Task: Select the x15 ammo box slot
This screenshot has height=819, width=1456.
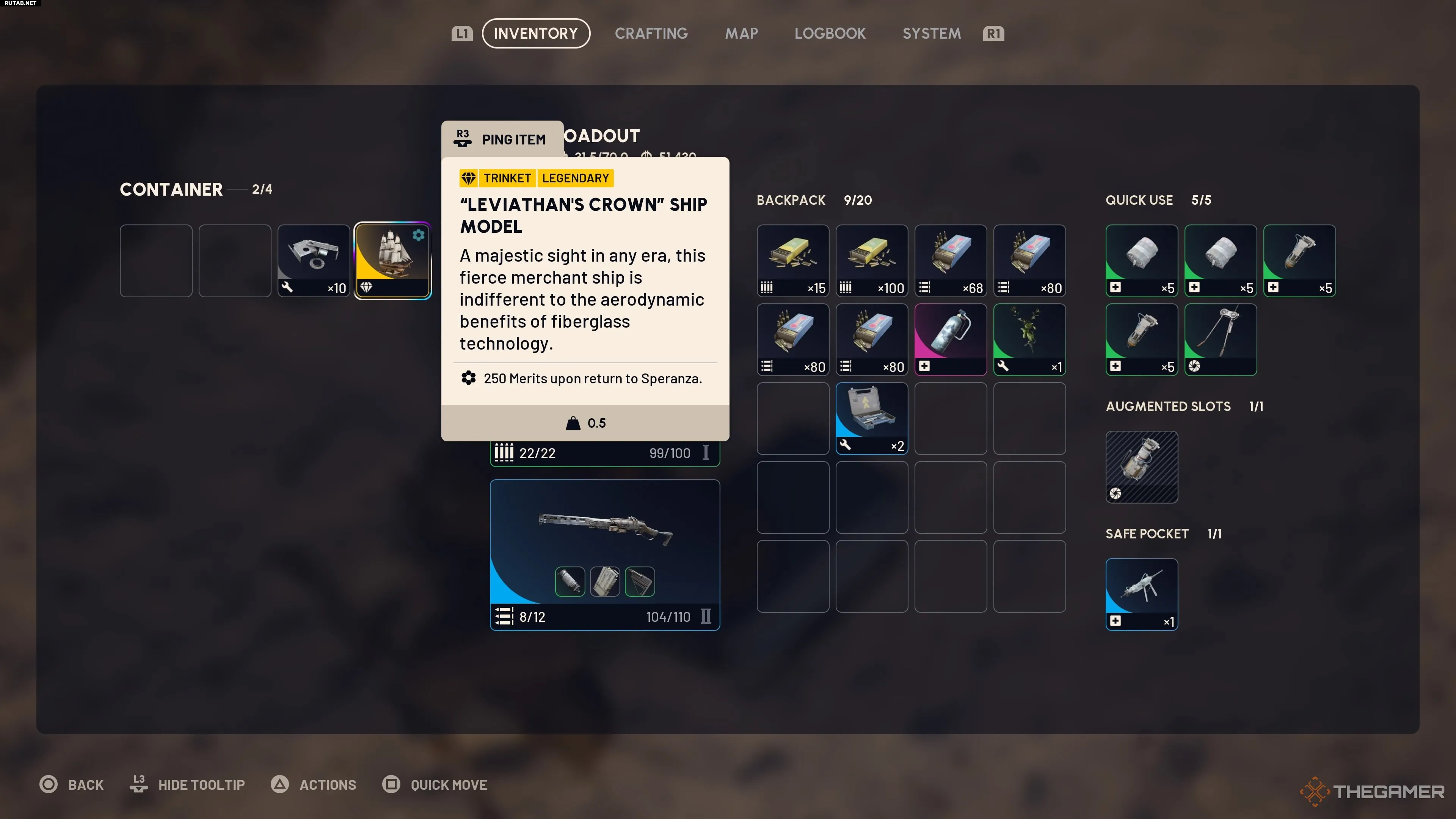Action: [792, 260]
